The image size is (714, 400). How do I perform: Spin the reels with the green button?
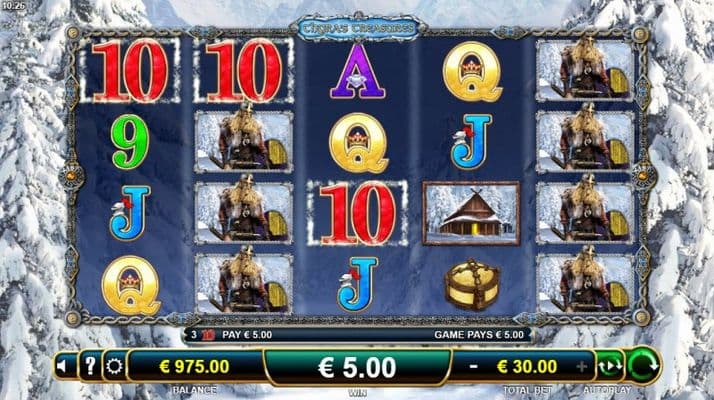click(643, 365)
